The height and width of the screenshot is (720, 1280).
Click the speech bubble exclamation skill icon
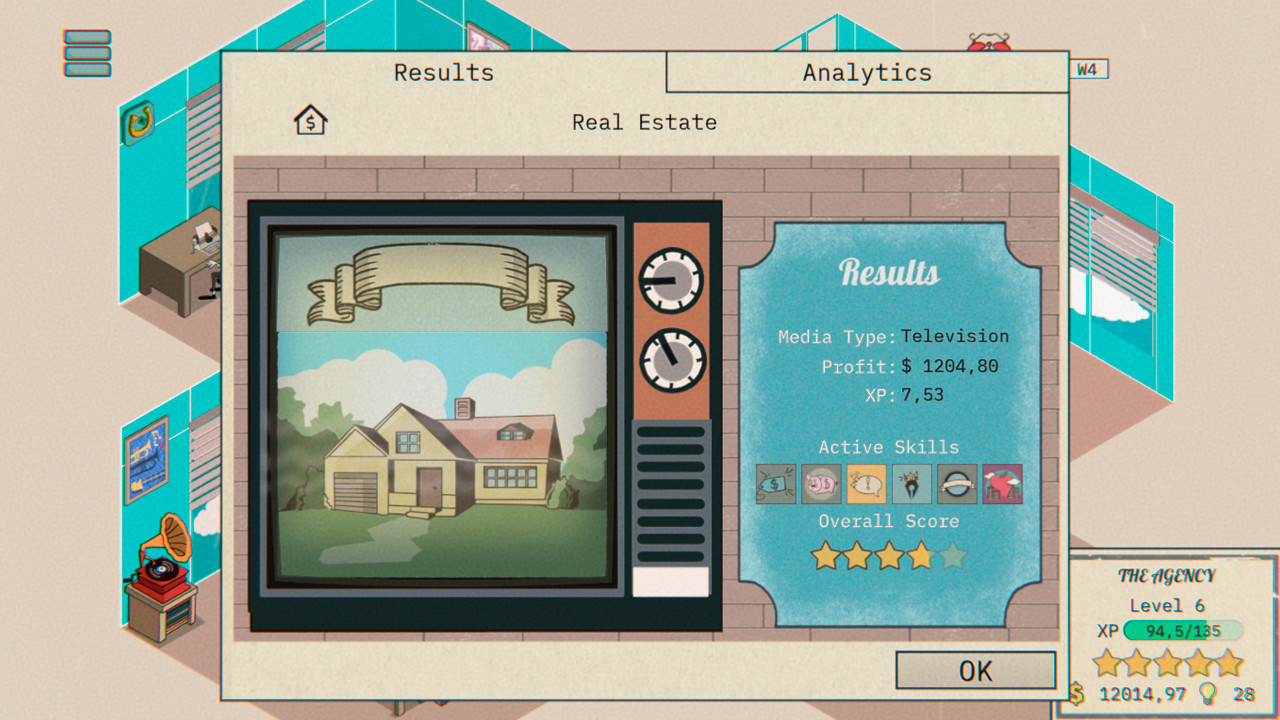[x=865, y=484]
